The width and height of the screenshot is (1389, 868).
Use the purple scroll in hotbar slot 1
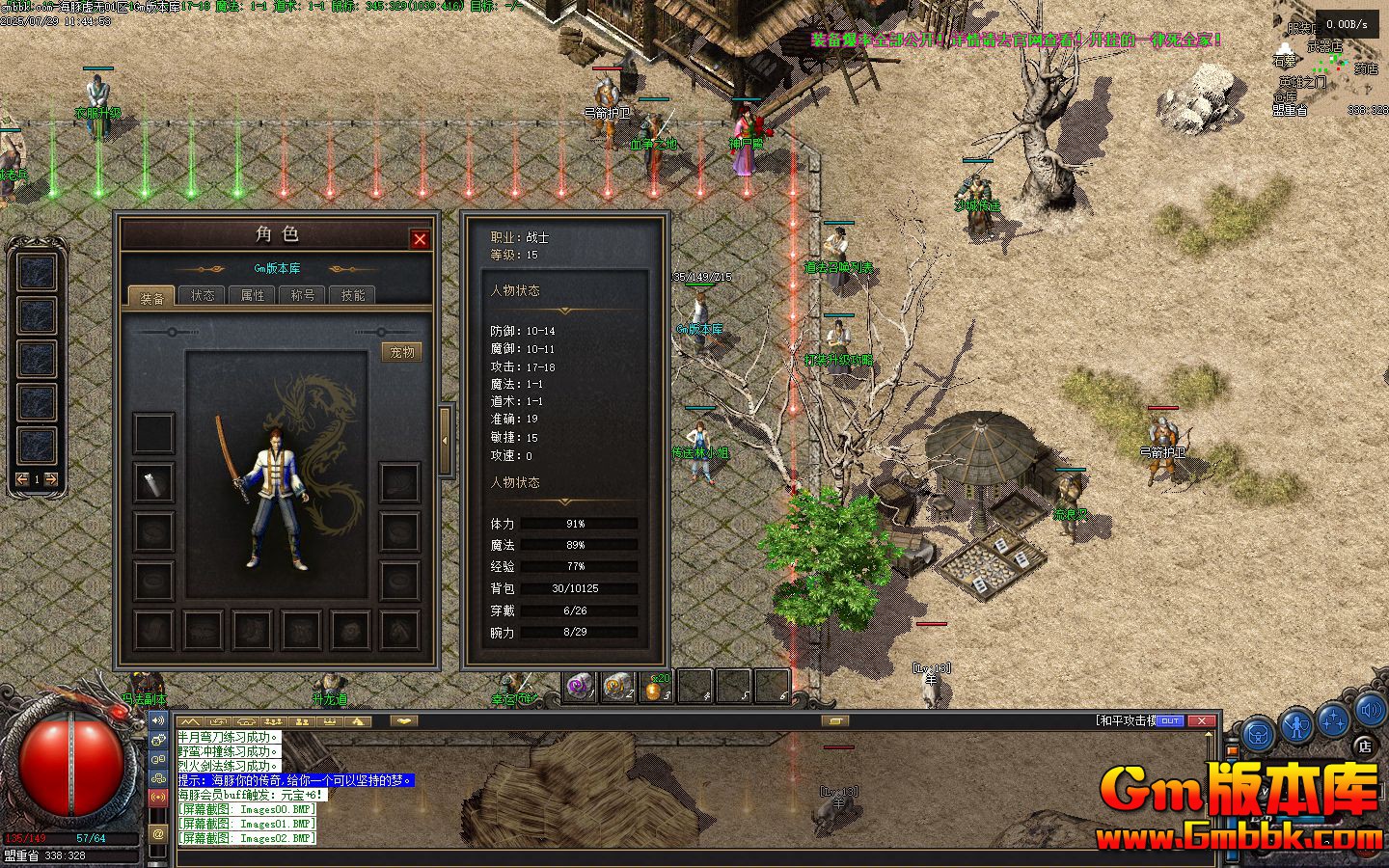[579, 687]
